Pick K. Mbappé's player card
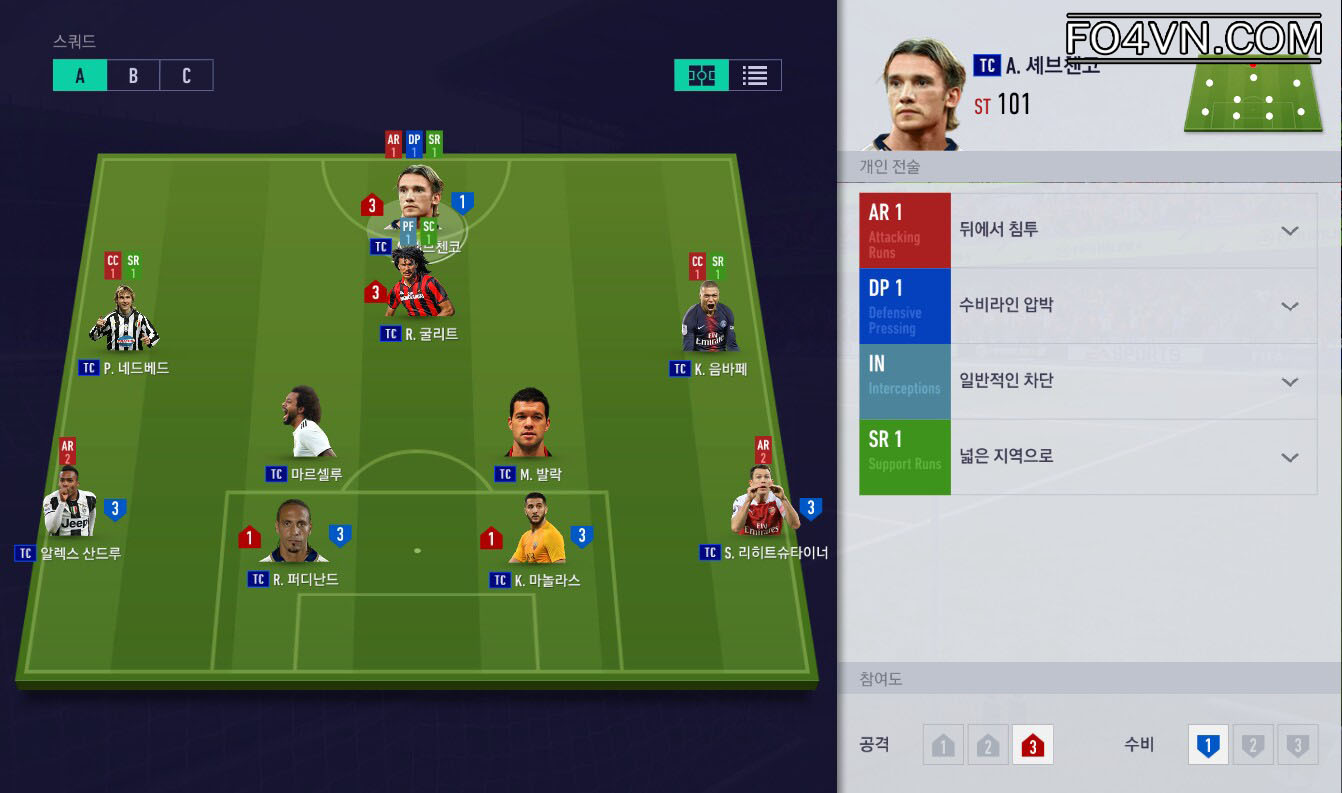This screenshot has width=1342, height=793. click(x=709, y=322)
